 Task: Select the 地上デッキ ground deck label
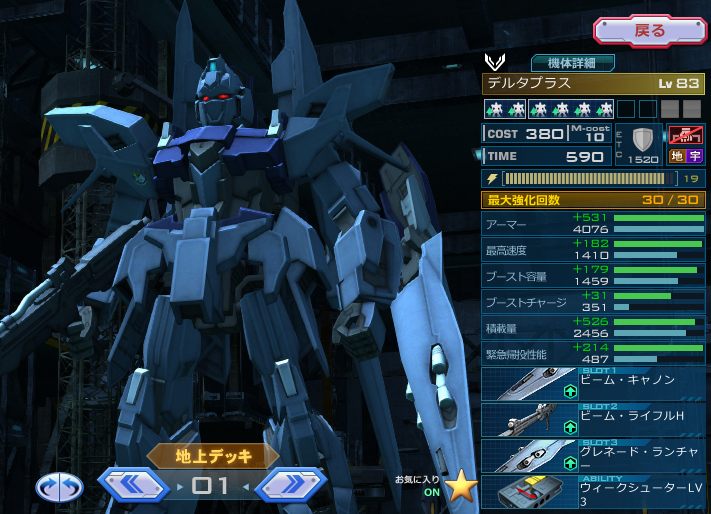[x=212, y=456]
